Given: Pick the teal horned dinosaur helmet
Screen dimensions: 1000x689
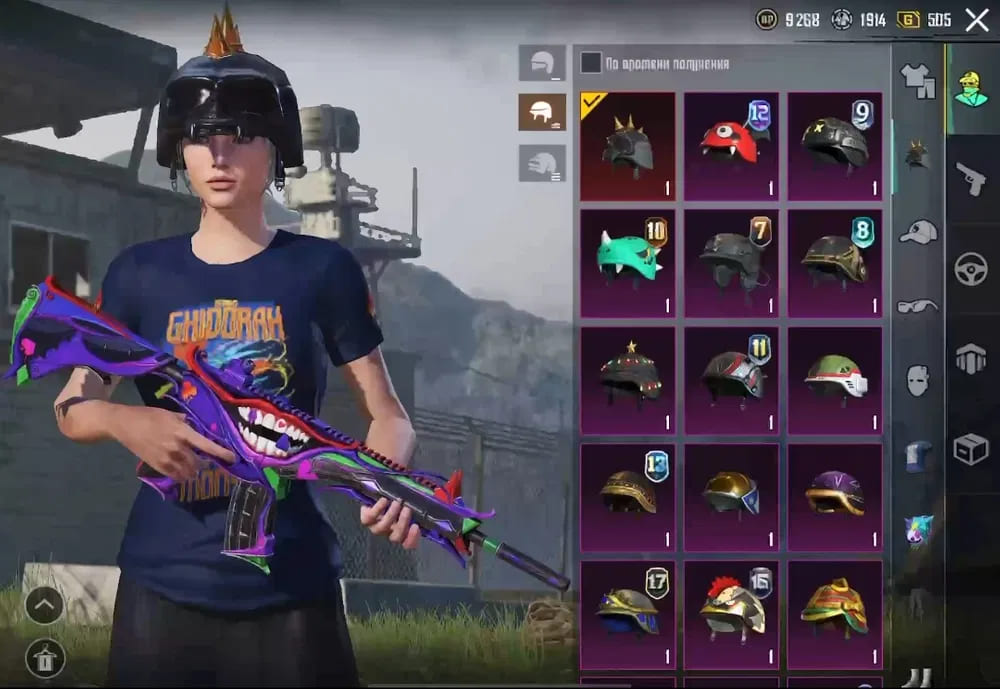Looking at the screenshot, I should pyautogui.click(x=628, y=262).
